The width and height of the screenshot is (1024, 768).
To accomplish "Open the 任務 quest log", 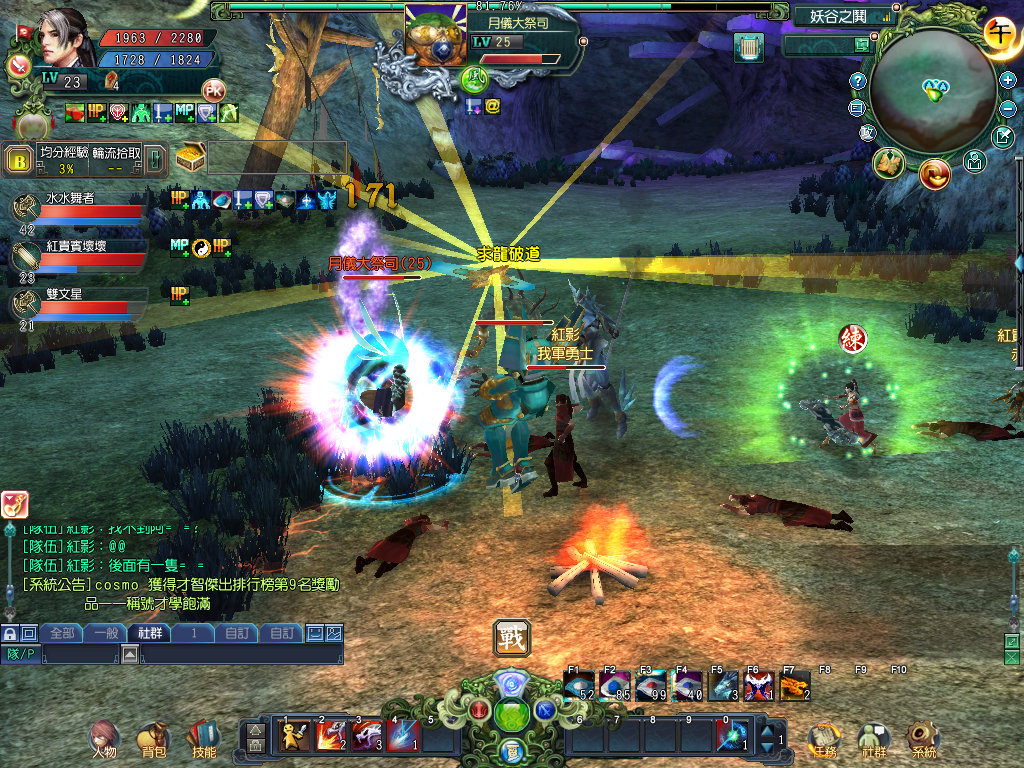I will (824, 739).
